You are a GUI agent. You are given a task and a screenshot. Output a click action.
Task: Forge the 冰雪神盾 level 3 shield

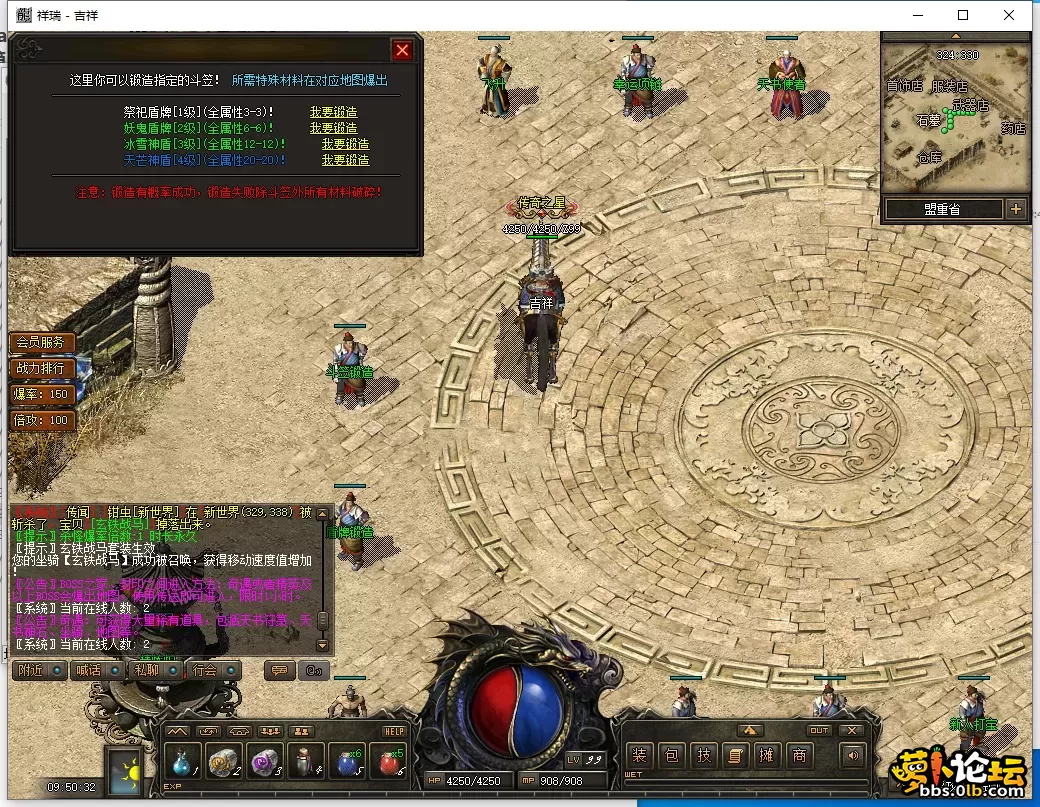(x=345, y=144)
